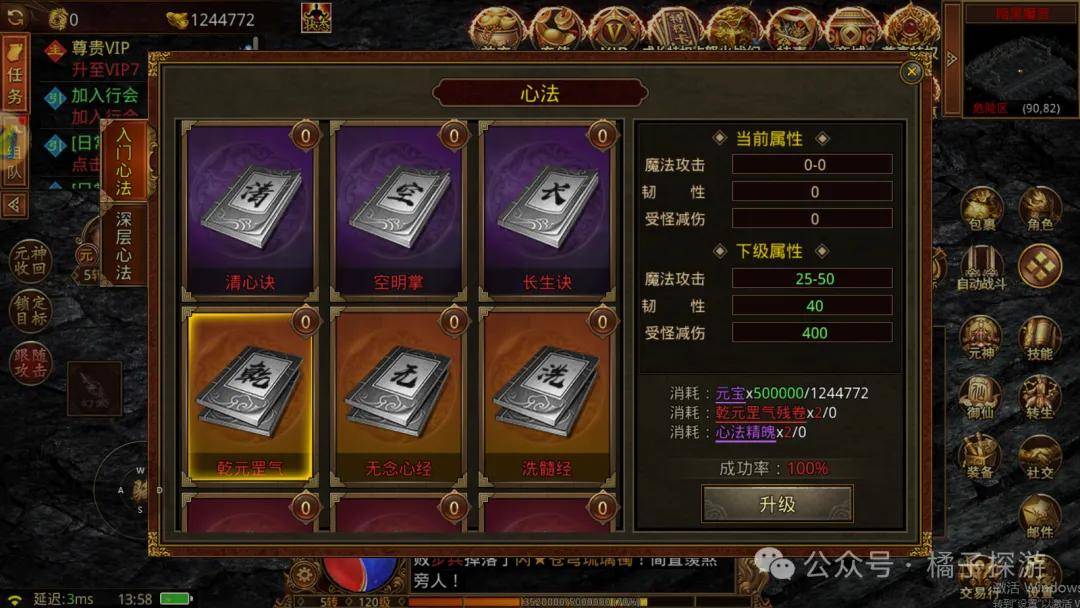Select the 清心诀 manual card
The height and width of the screenshot is (608, 1080).
pos(248,210)
